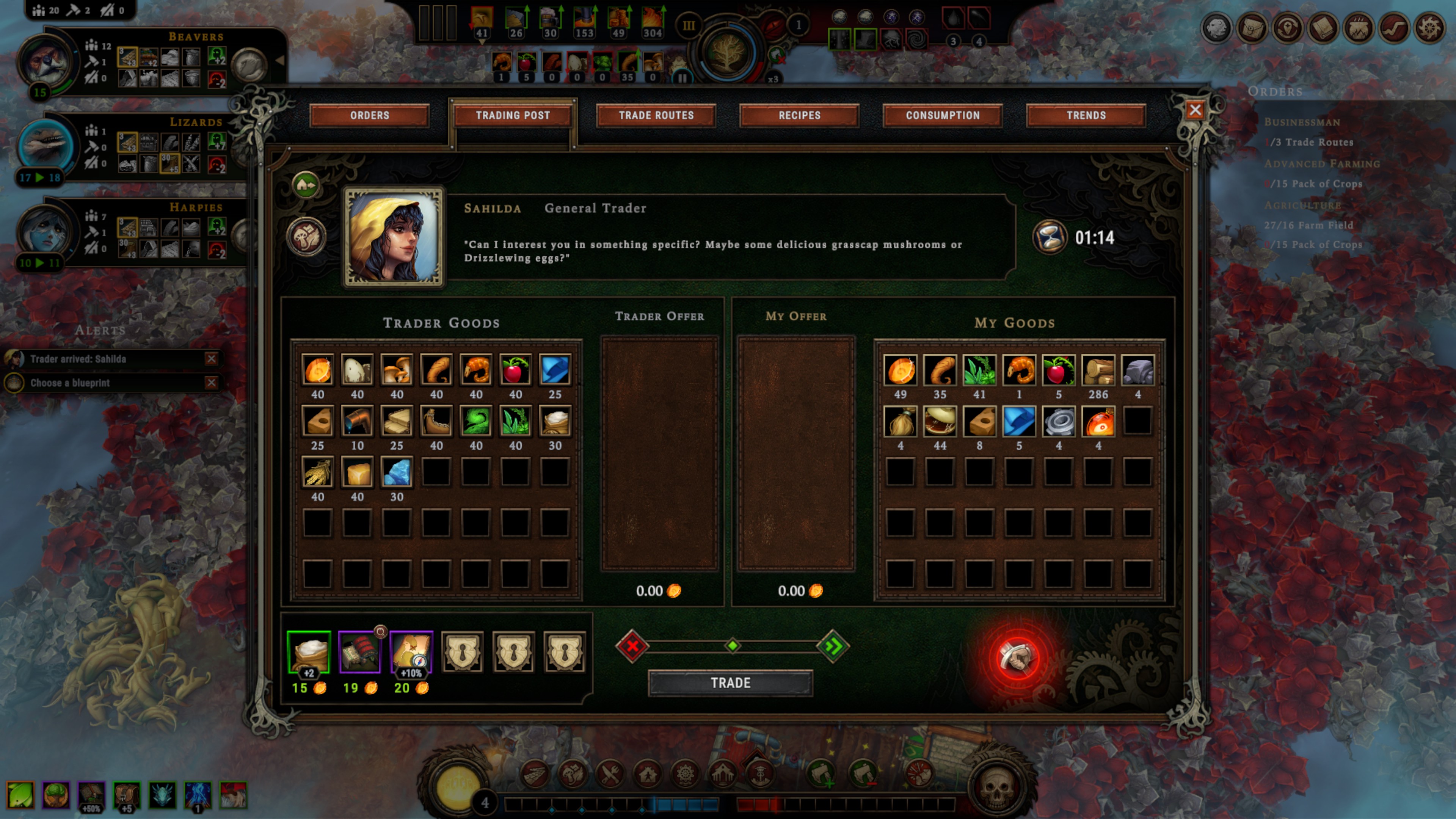Auto-balance the offer with green arrows button
The width and height of the screenshot is (1456, 819).
pyautogui.click(x=833, y=645)
